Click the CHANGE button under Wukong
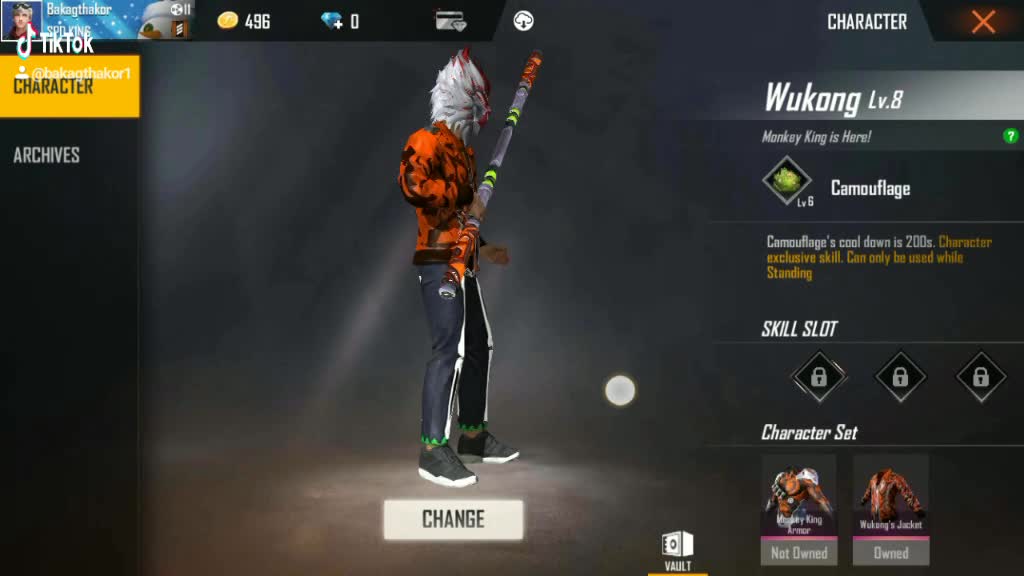Image resolution: width=1024 pixels, height=576 pixels. [453, 519]
